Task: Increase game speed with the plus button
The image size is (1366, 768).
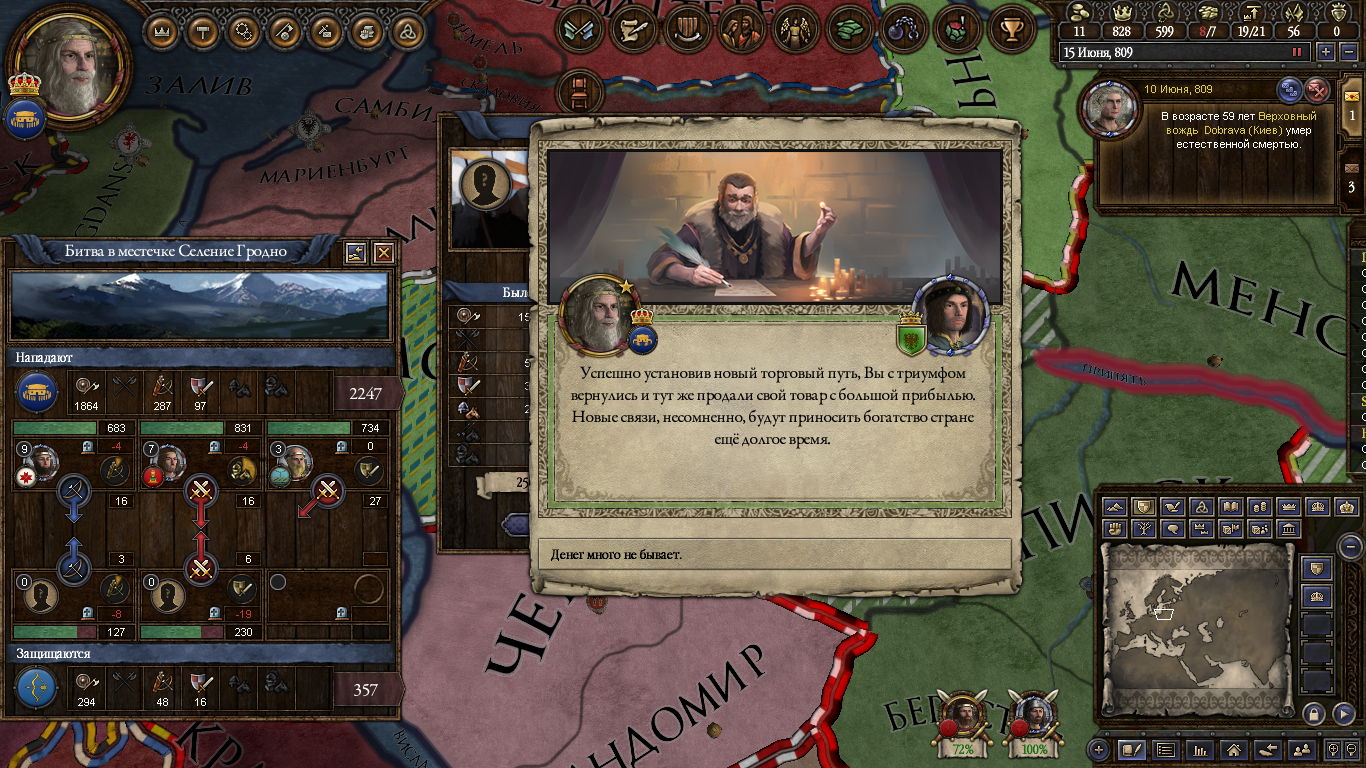Action: 1326,52
